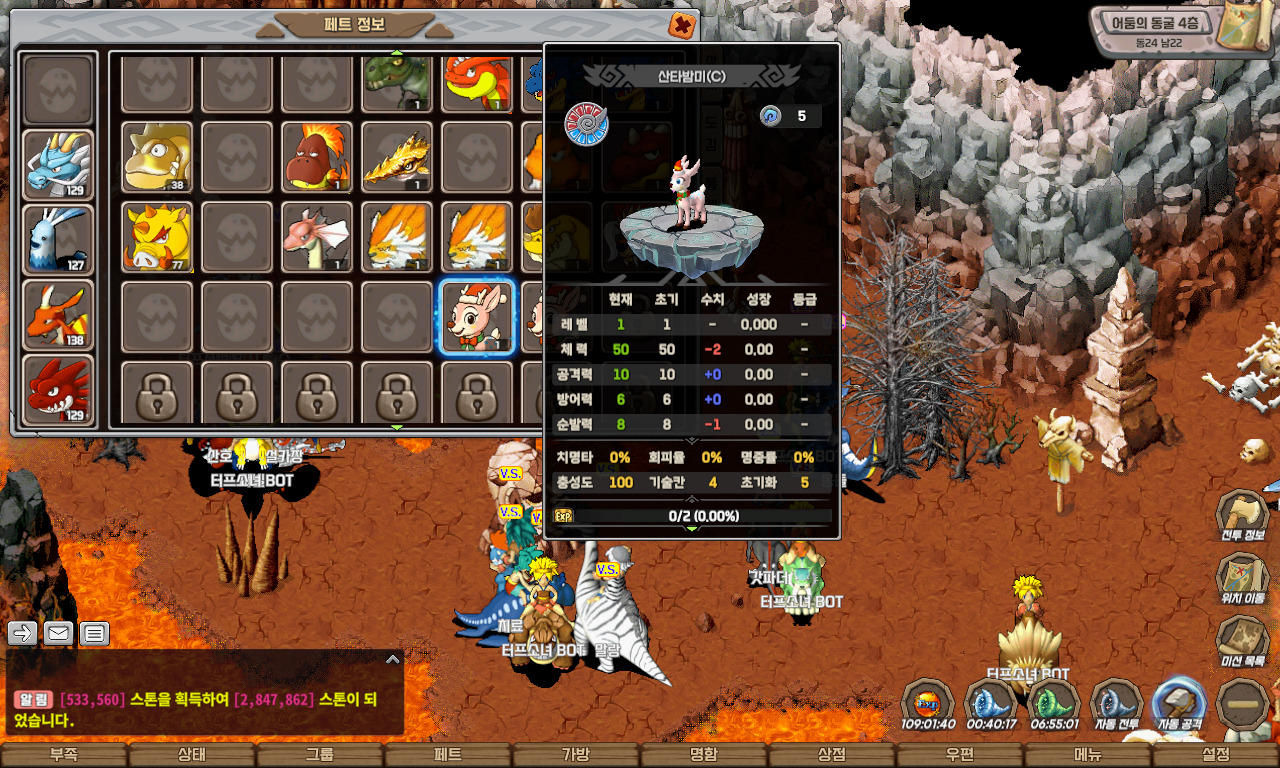Click the Exp boost timer icon

tap(927, 704)
